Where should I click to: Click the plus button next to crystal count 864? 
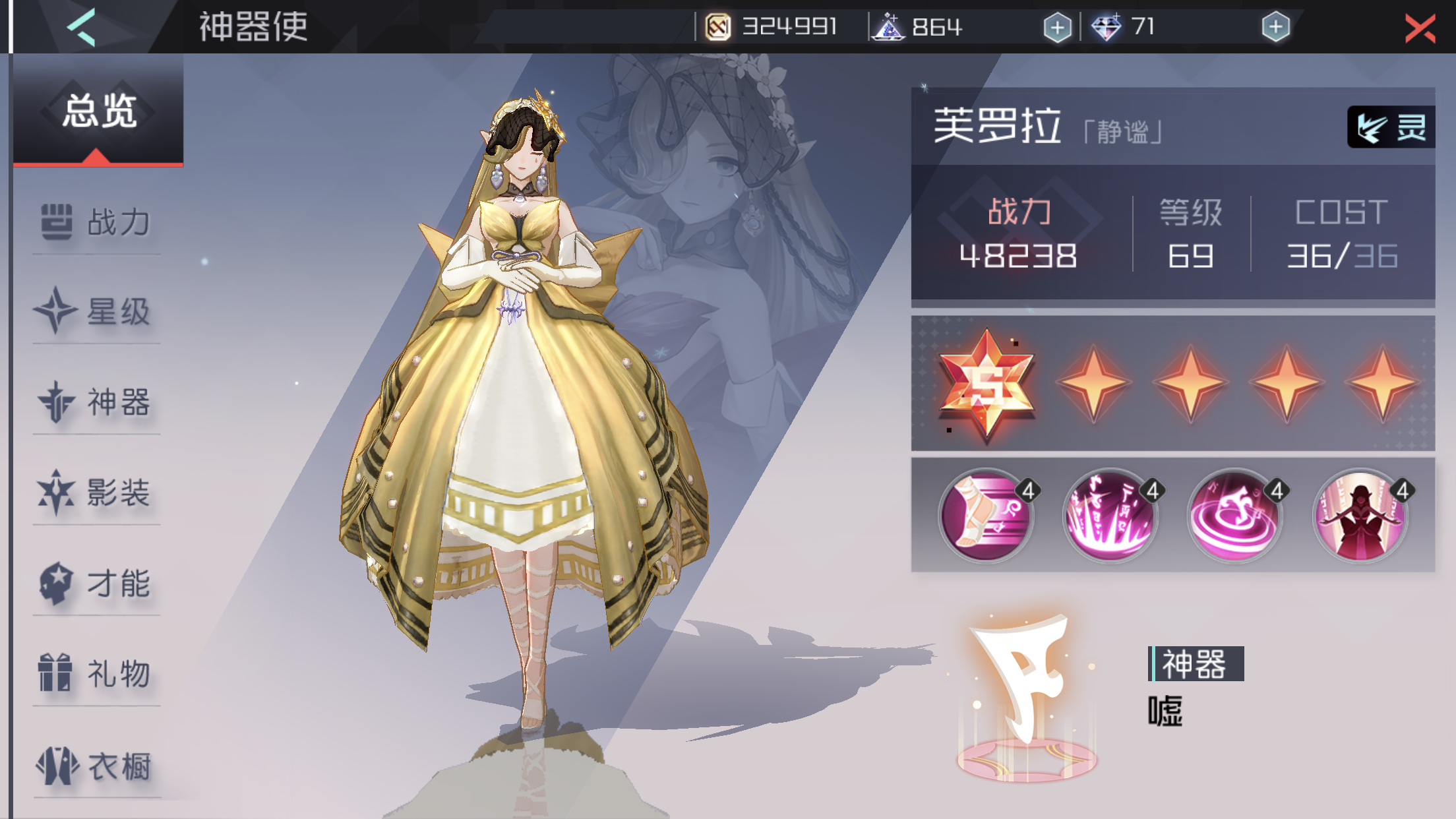coord(1057,28)
